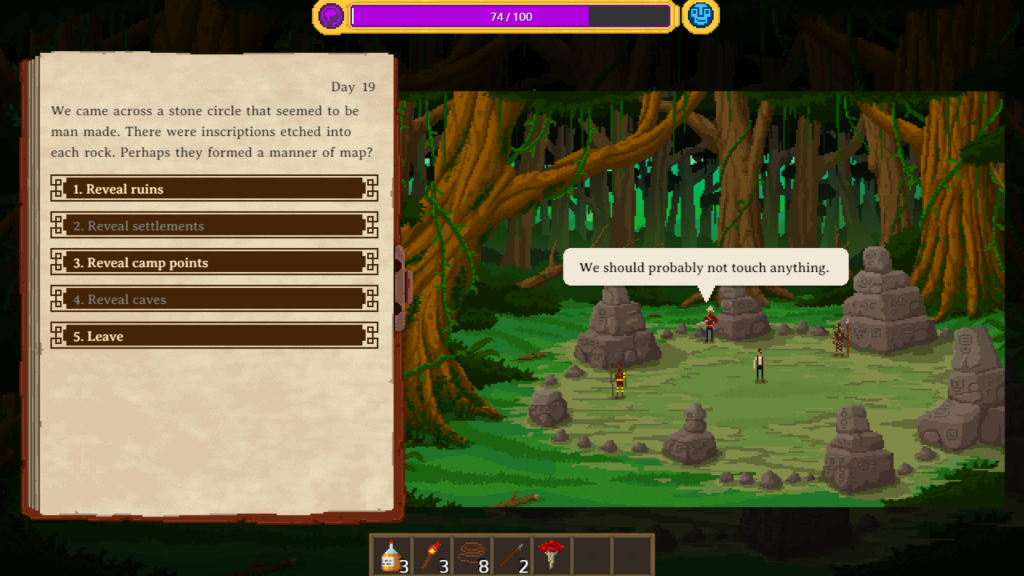Select the whisky bottle inventory slot
Image resolution: width=1024 pixels, height=576 pixels.
point(390,555)
